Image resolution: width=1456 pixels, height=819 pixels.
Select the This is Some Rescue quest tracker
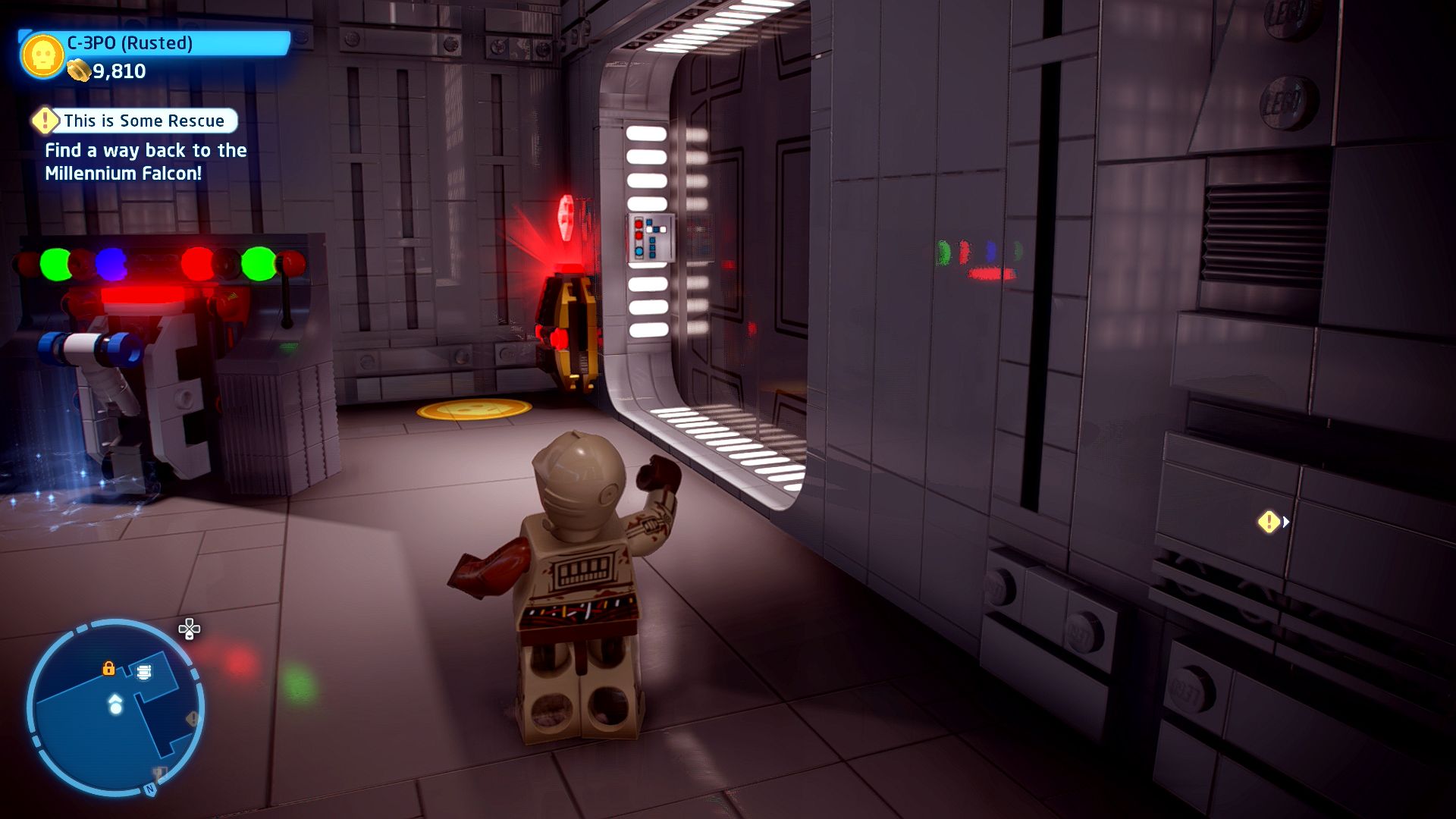(x=136, y=121)
